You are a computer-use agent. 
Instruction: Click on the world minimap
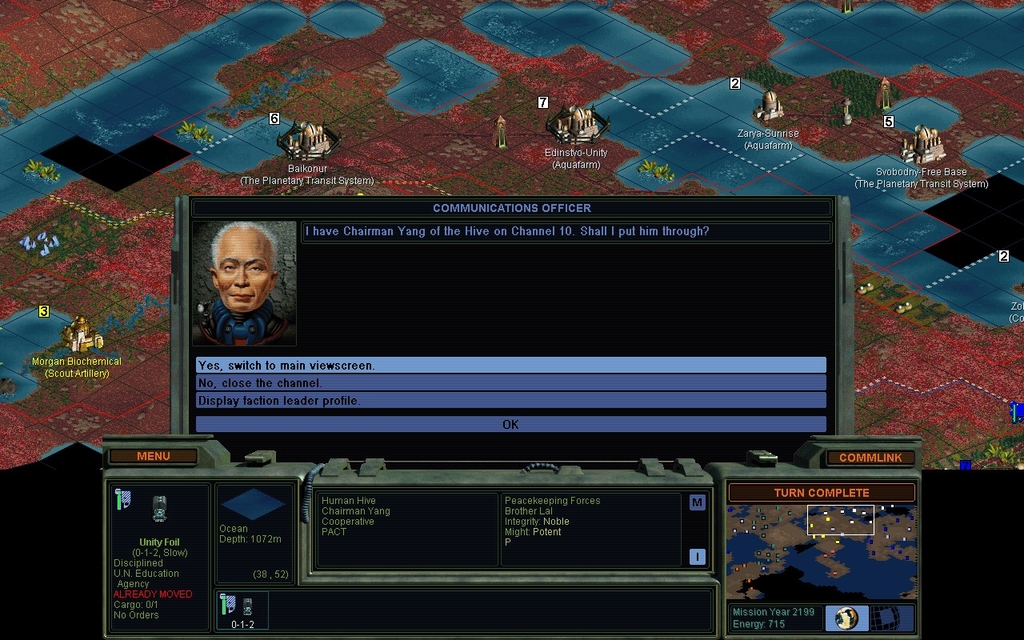click(x=820, y=551)
